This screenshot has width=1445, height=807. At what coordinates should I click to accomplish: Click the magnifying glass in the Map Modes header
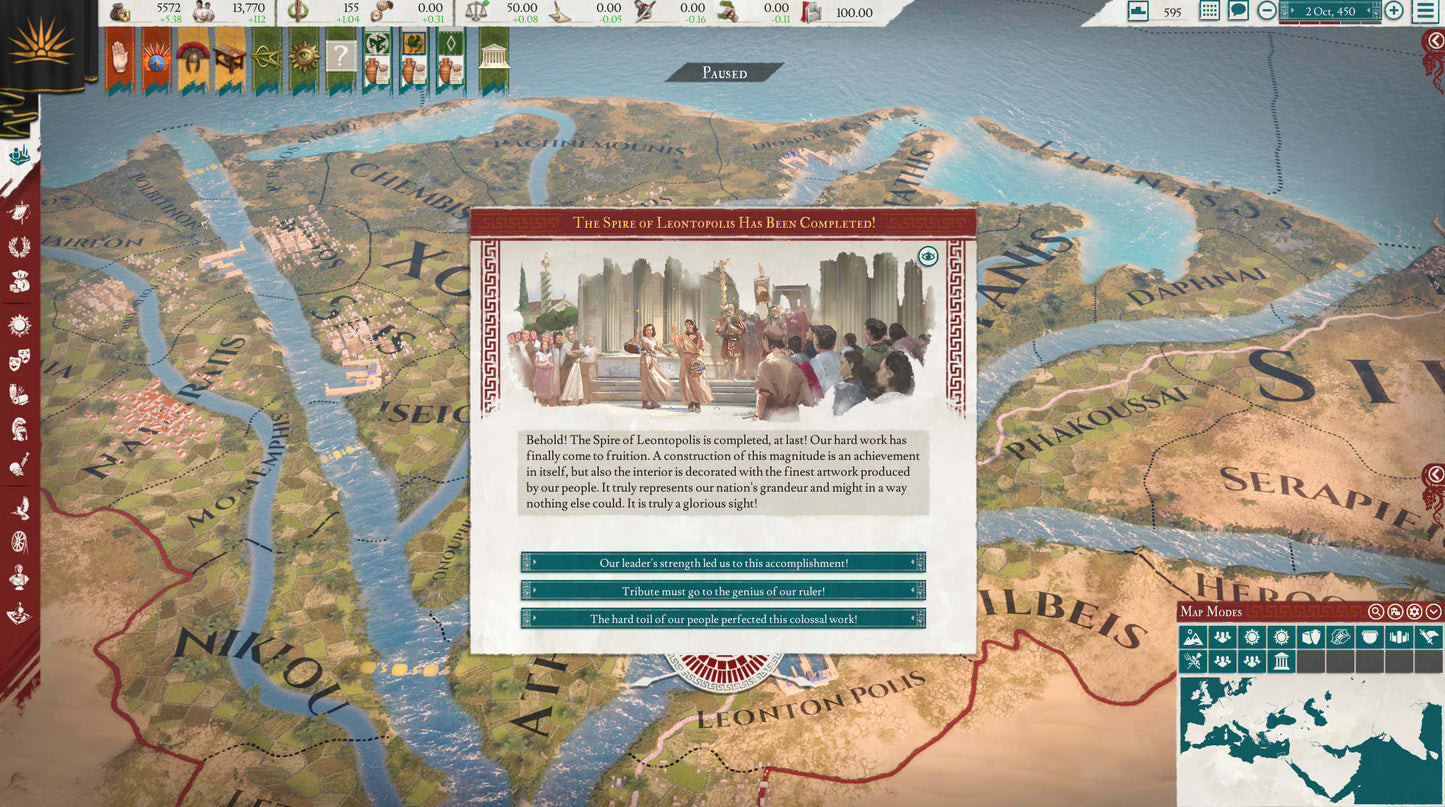[1376, 612]
